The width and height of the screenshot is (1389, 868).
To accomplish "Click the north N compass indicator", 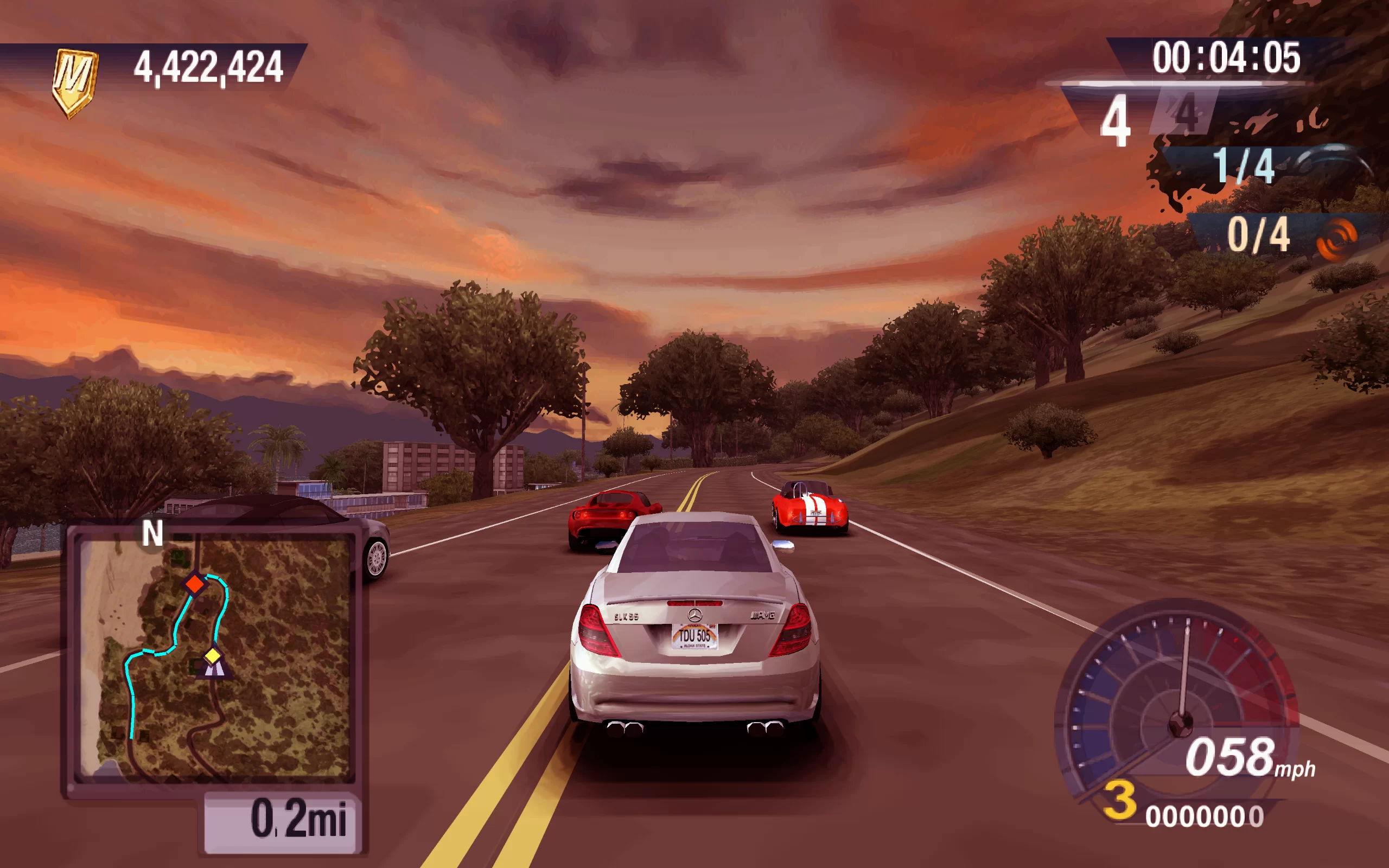I will pos(152,533).
